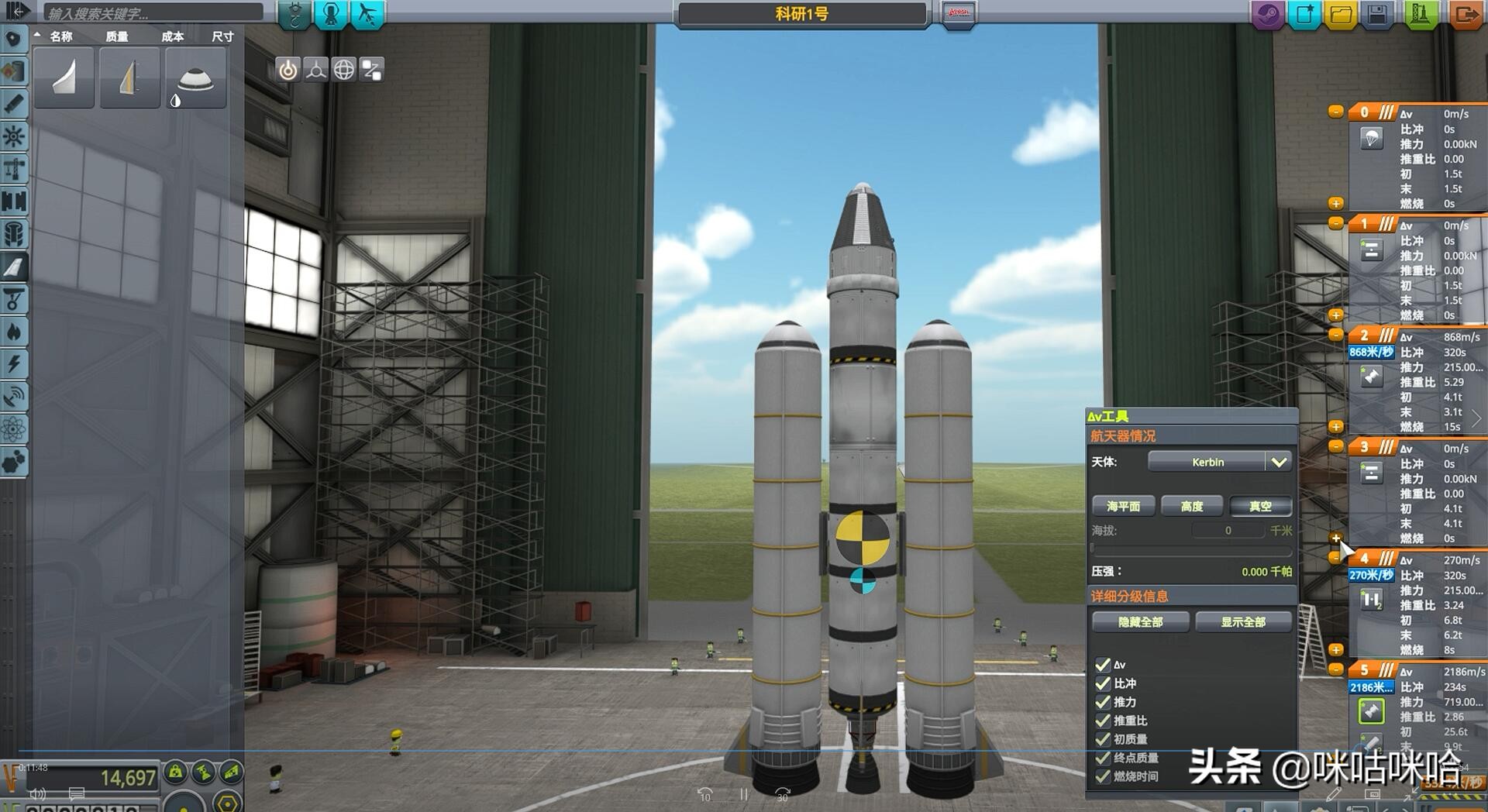Pause the video playback
1488x812 pixels.
pos(744,795)
